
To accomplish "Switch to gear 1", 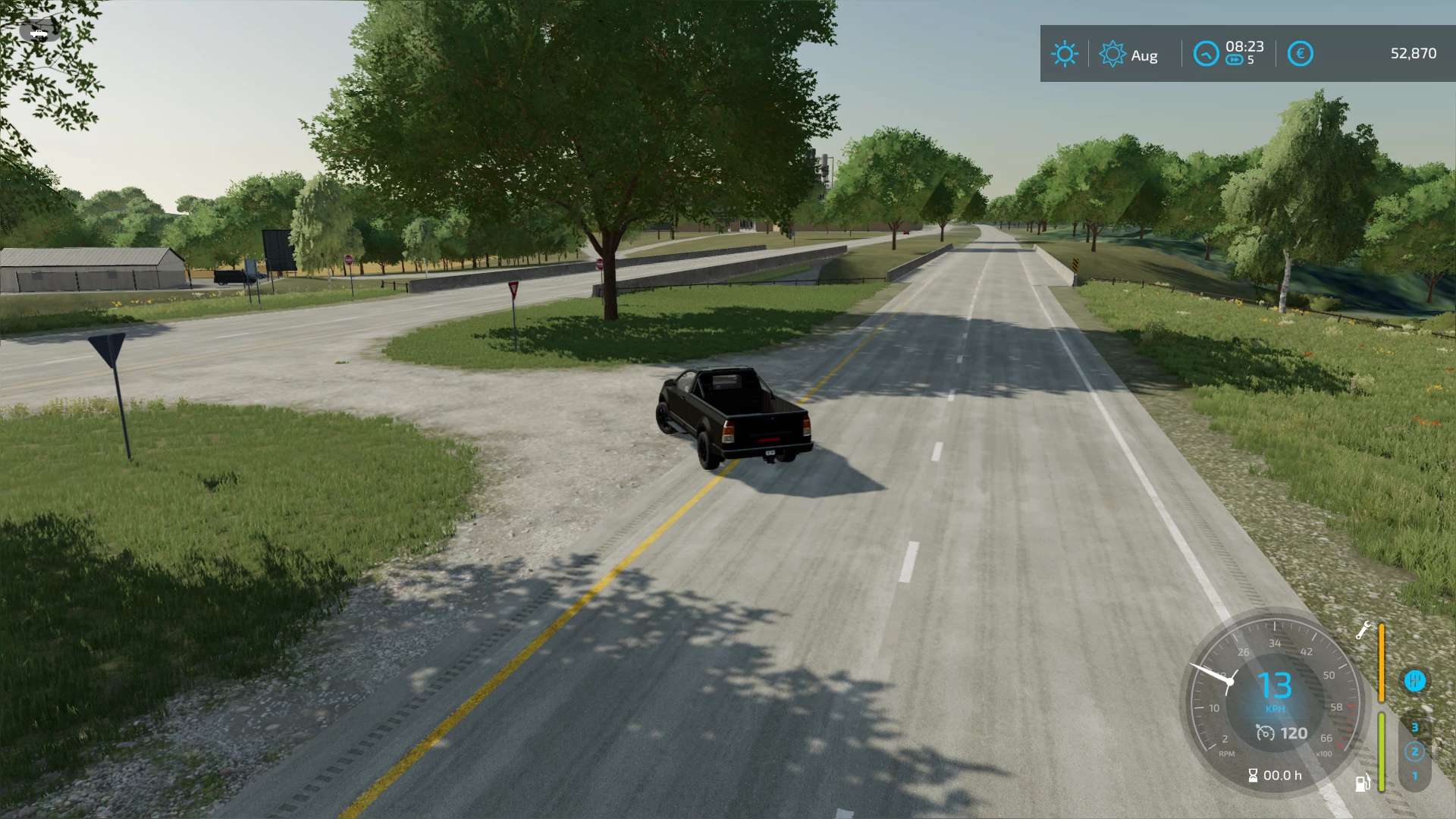I will click(x=1414, y=777).
